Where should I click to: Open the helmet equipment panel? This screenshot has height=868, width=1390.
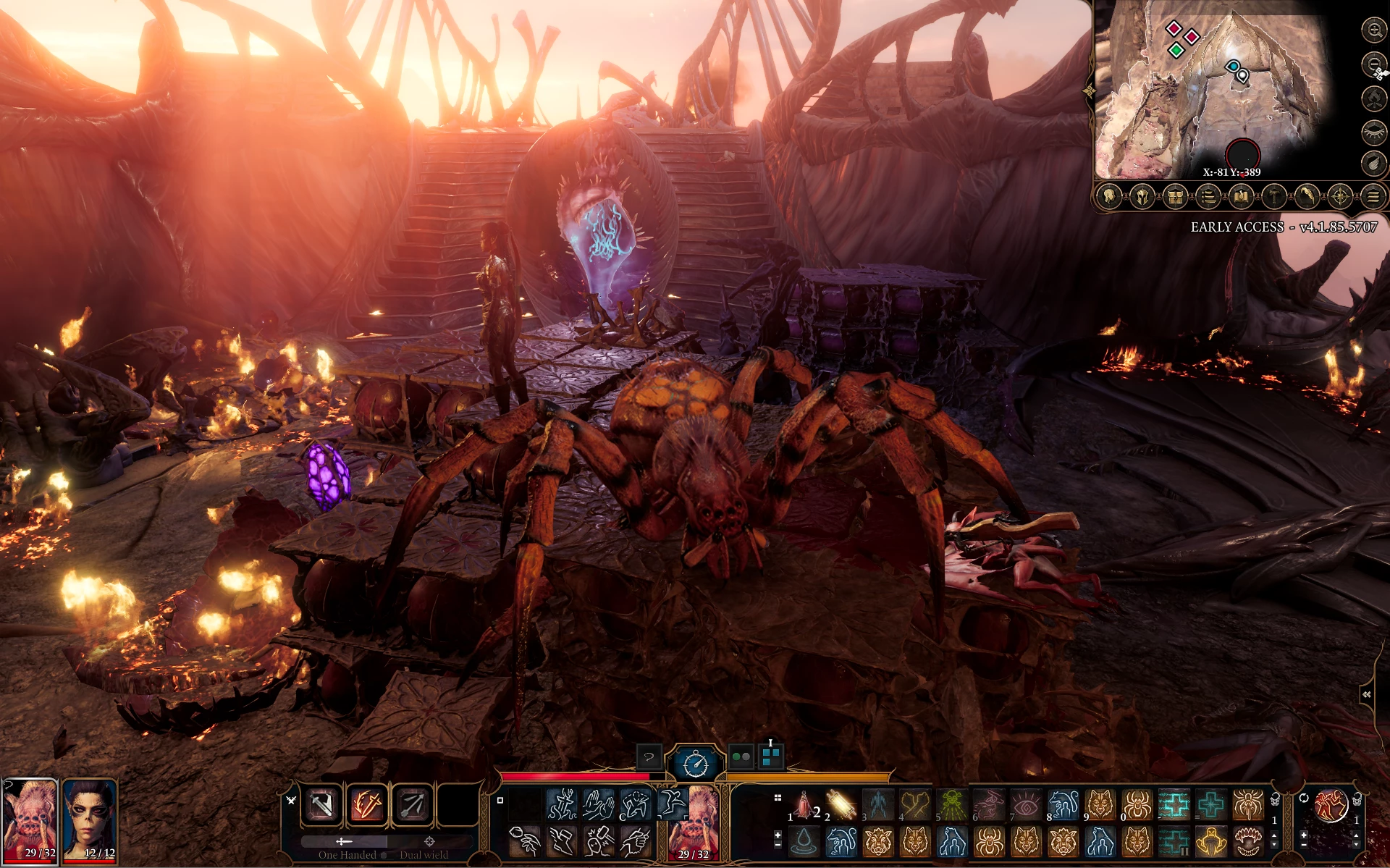pyautogui.click(x=1142, y=196)
